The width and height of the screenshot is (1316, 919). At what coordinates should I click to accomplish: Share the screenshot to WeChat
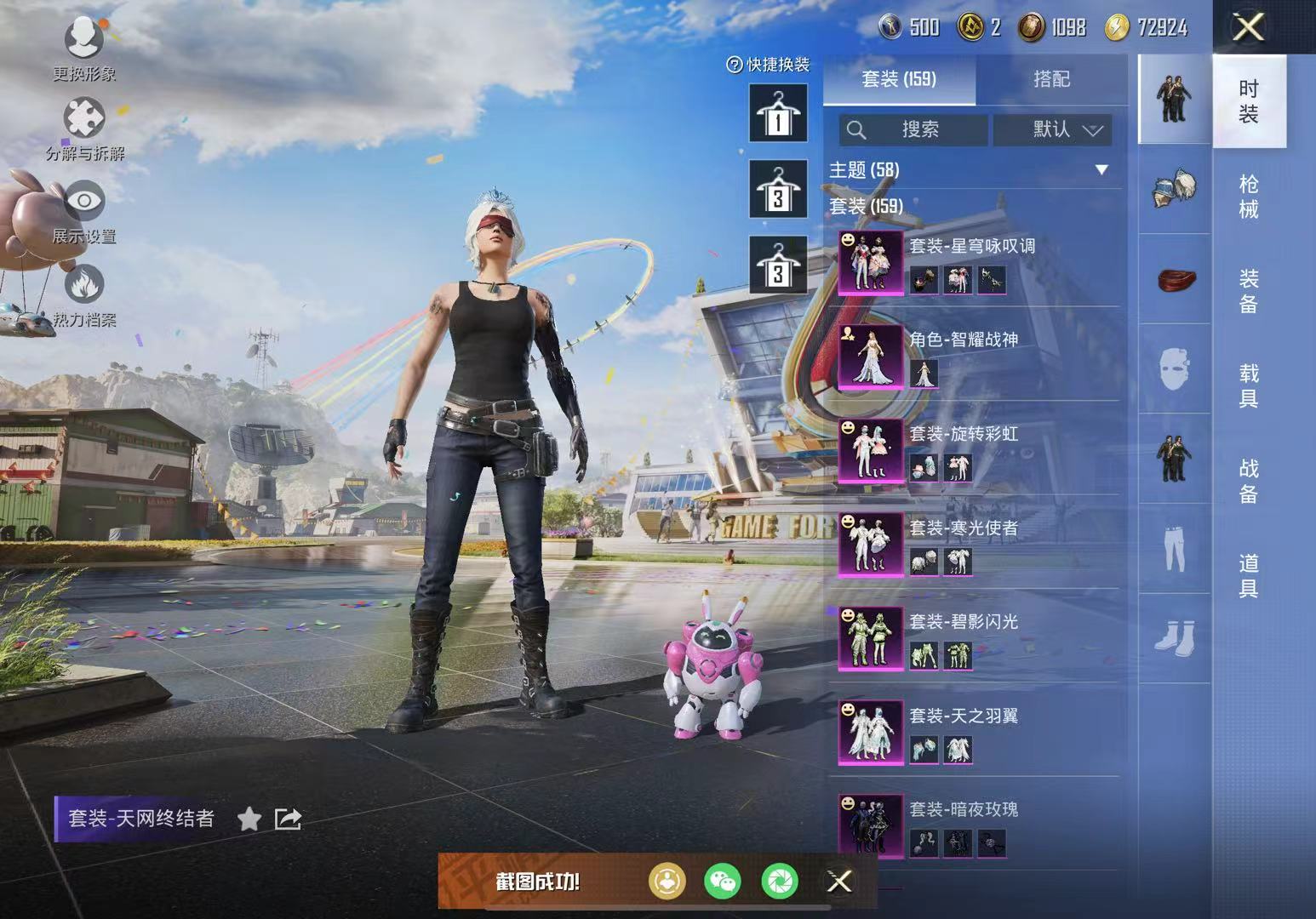pyautogui.click(x=723, y=882)
